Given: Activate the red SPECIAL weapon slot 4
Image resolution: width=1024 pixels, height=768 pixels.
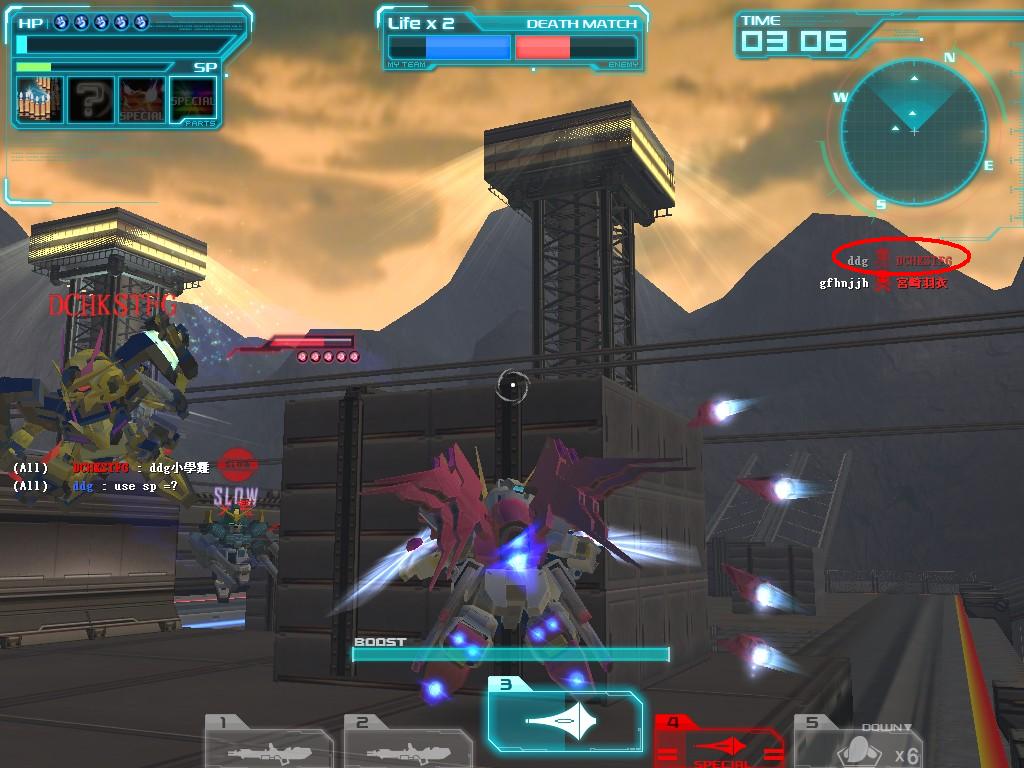Looking at the screenshot, I should pyautogui.click(x=718, y=743).
